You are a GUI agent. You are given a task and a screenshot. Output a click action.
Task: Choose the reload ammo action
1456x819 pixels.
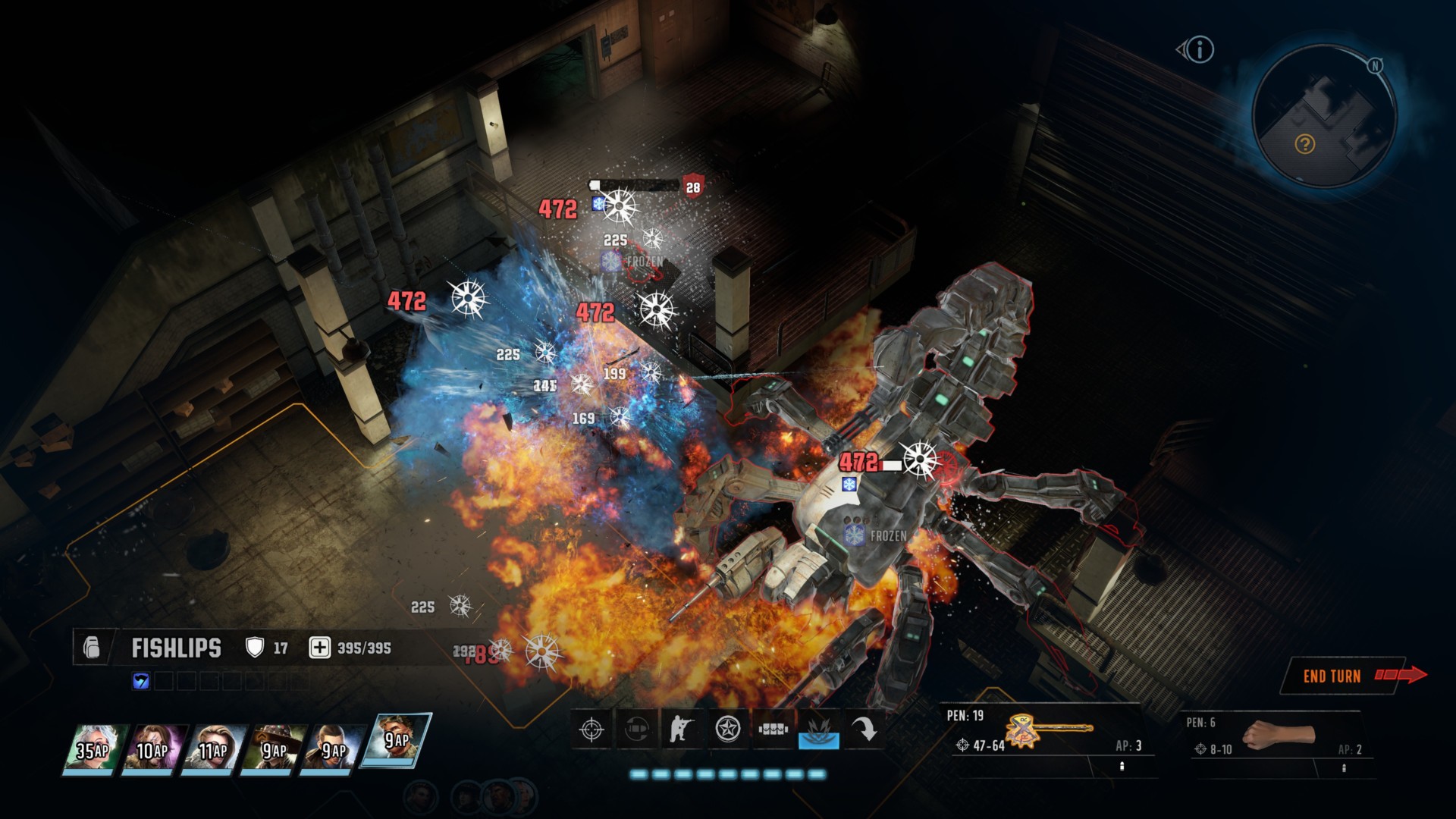(637, 730)
